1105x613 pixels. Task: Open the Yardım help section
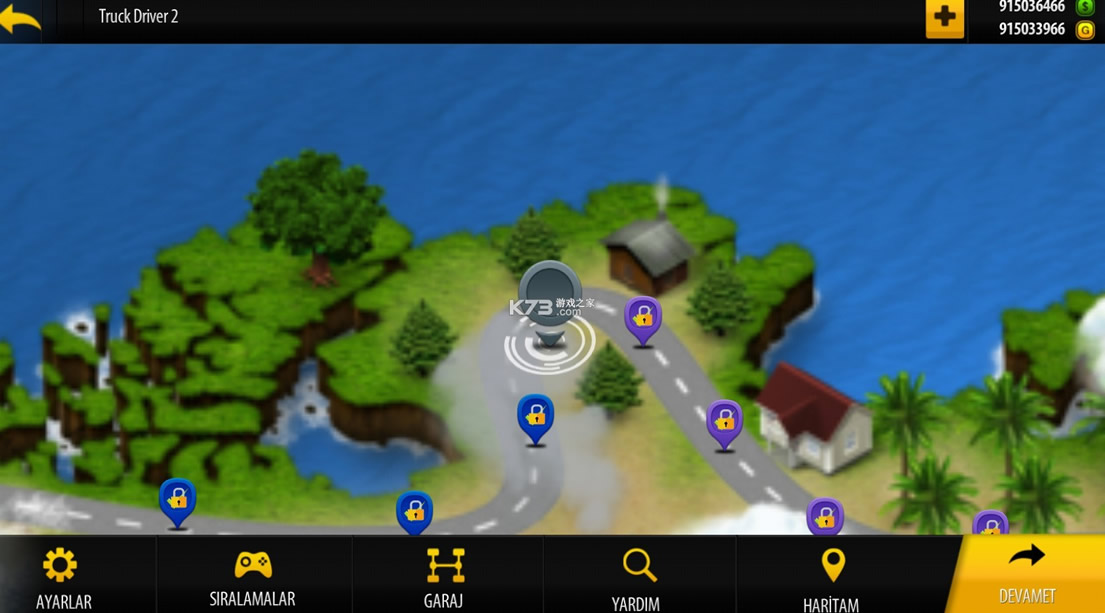click(637, 576)
